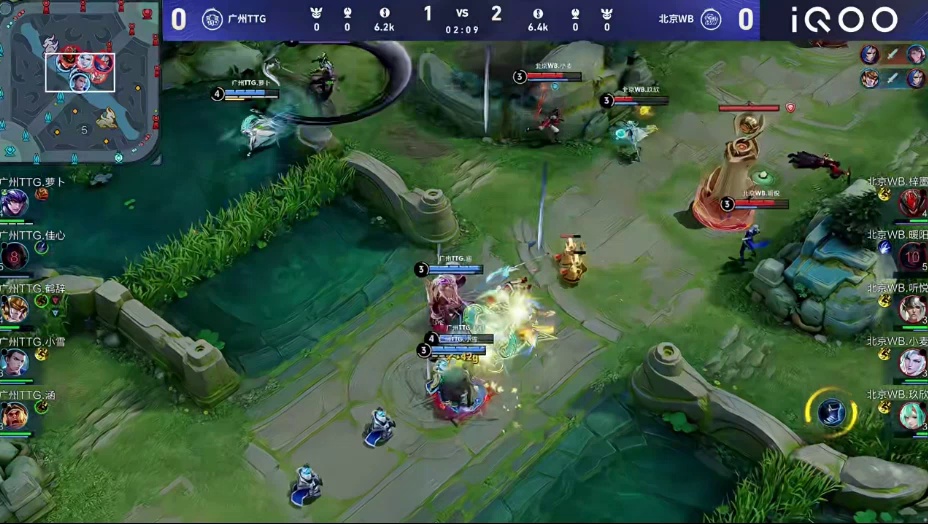Select 北京WB.梓墨 player portrait

click(x=912, y=203)
